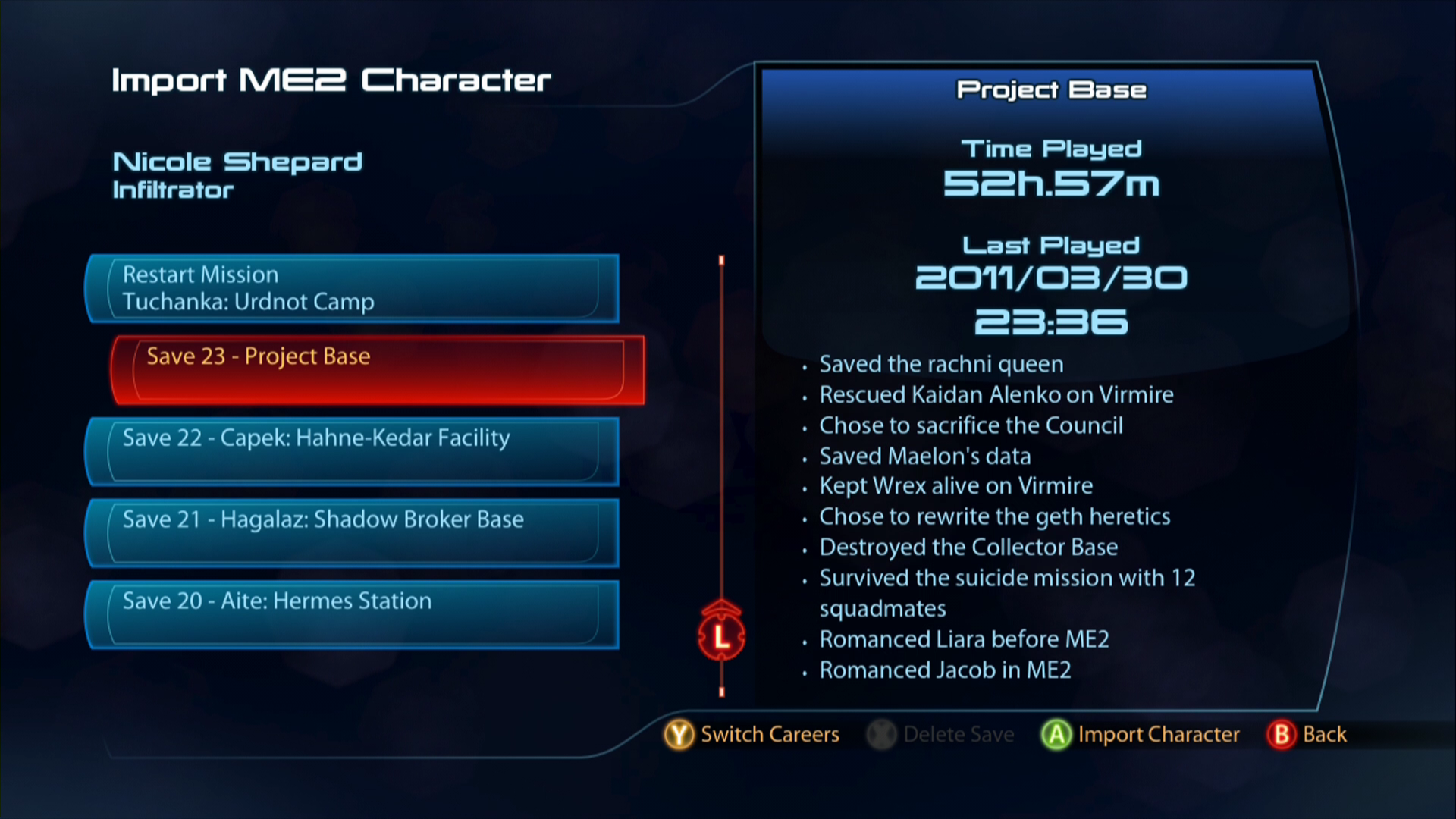Viewport: 1456px width, 819px height.
Task: Select Save 20 - Aite: Hermes Station
Action: click(349, 614)
